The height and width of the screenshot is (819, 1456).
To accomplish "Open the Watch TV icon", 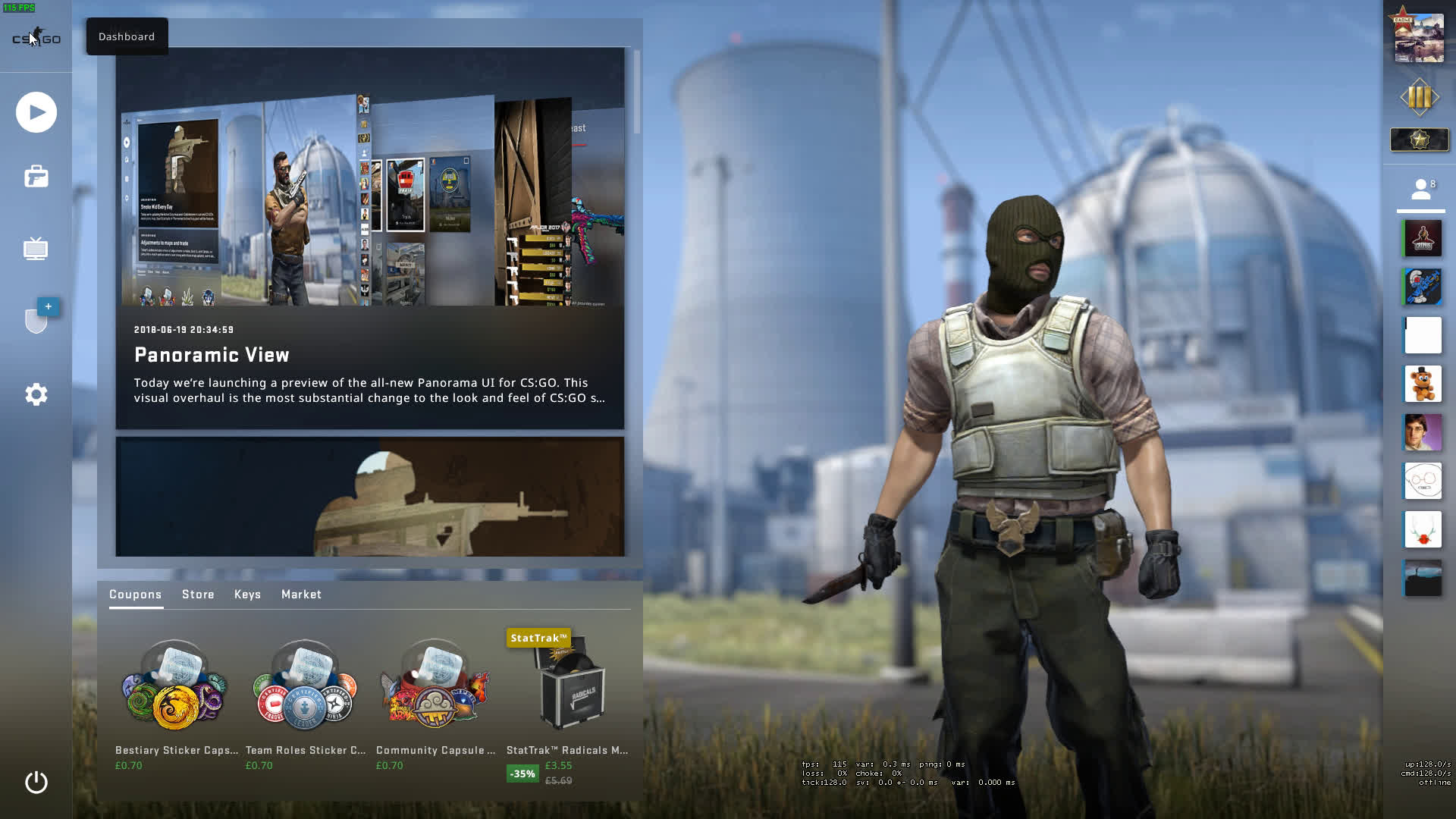I will (x=36, y=249).
